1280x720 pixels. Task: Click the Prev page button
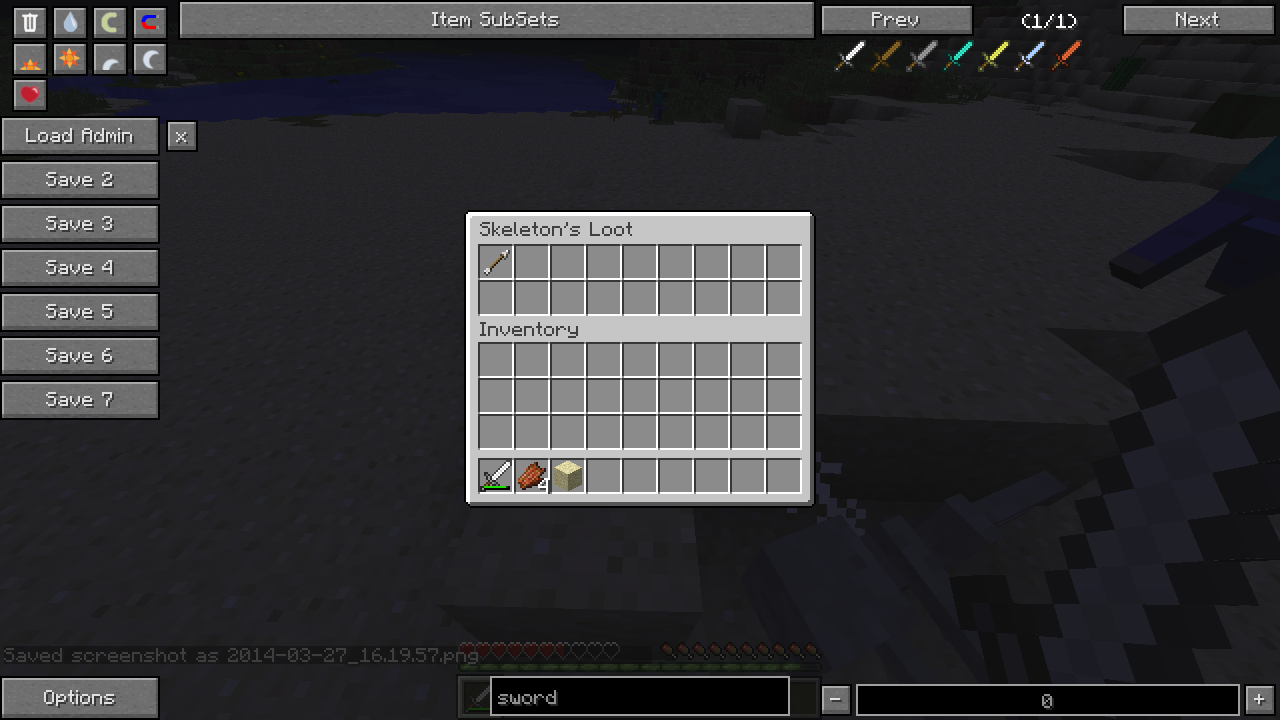[896, 20]
